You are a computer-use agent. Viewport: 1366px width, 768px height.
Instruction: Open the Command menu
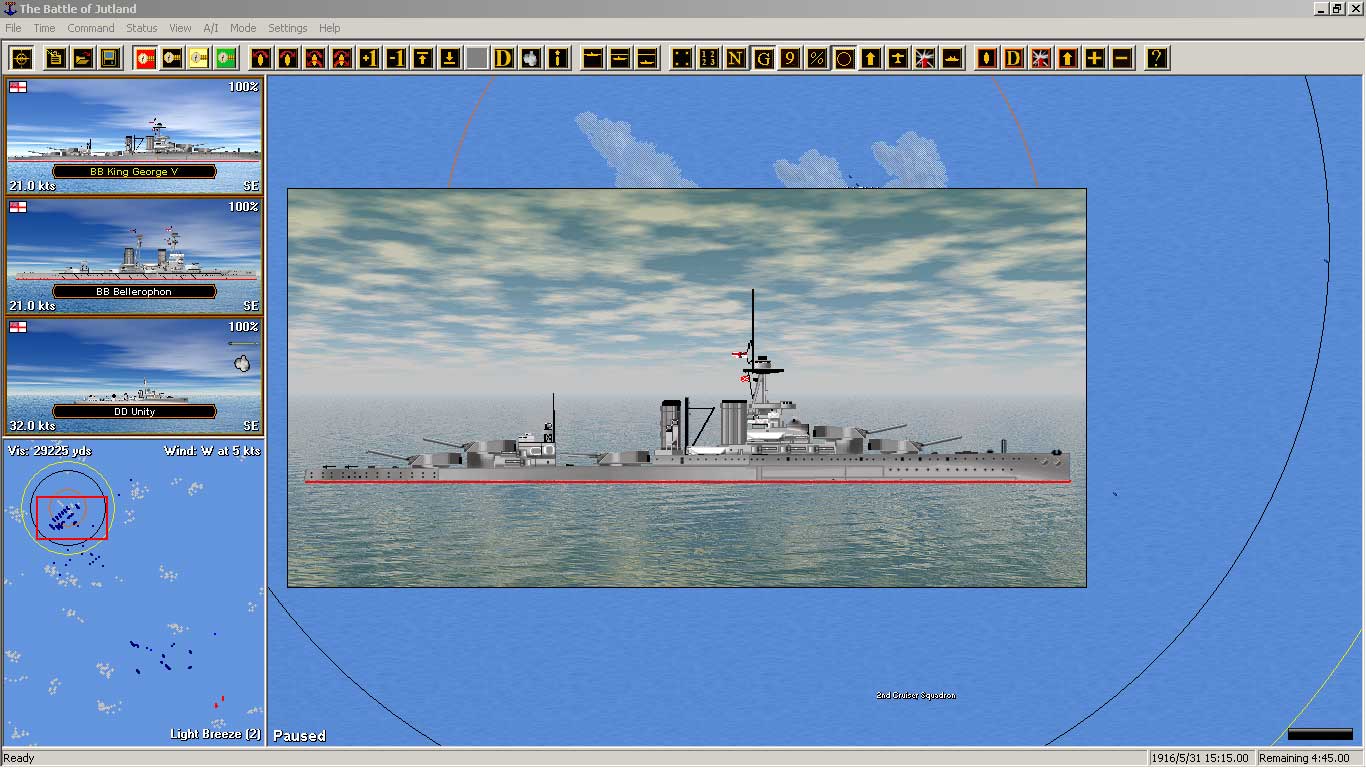91,28
